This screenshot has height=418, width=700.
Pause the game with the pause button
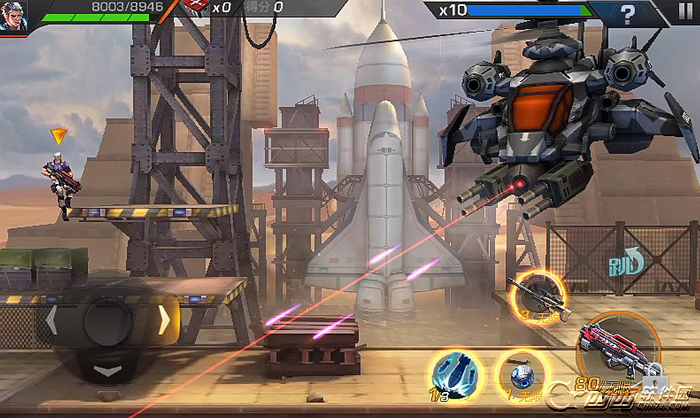pyautogui.click(x=684, y=13)
